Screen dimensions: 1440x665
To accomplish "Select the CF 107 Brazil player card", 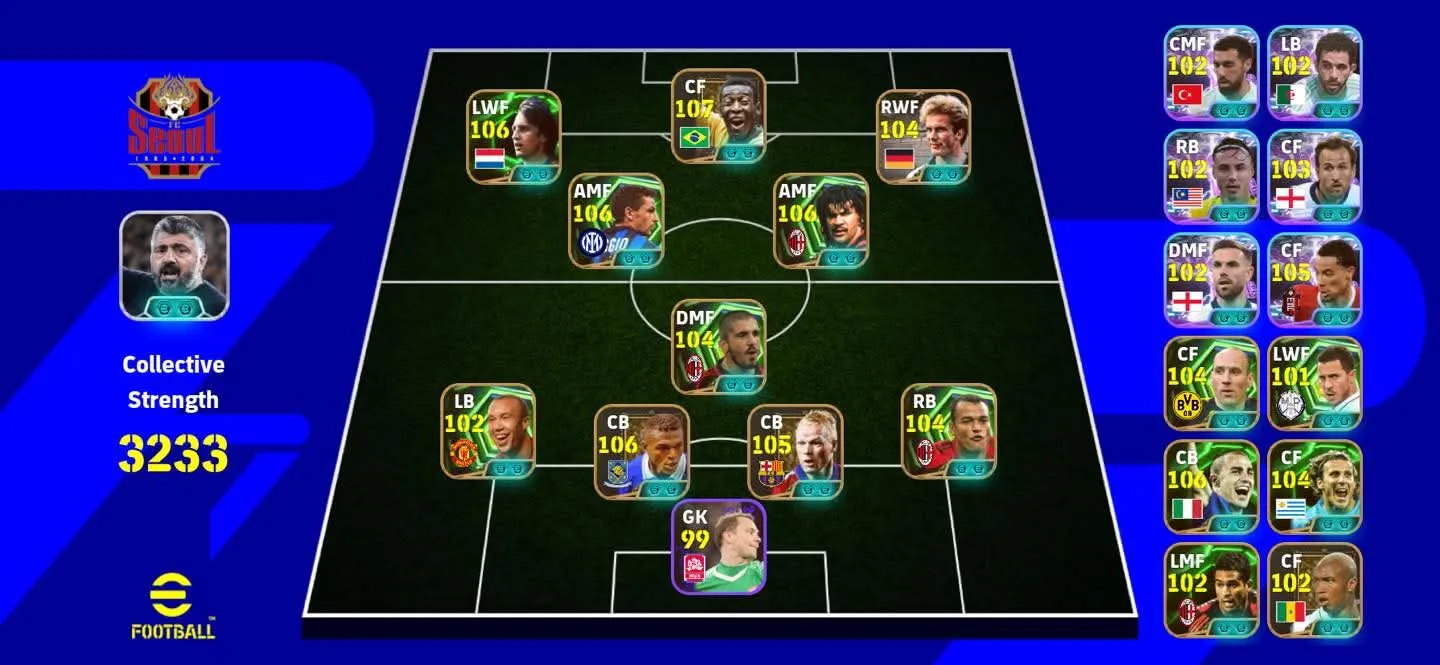I will 718,116.
